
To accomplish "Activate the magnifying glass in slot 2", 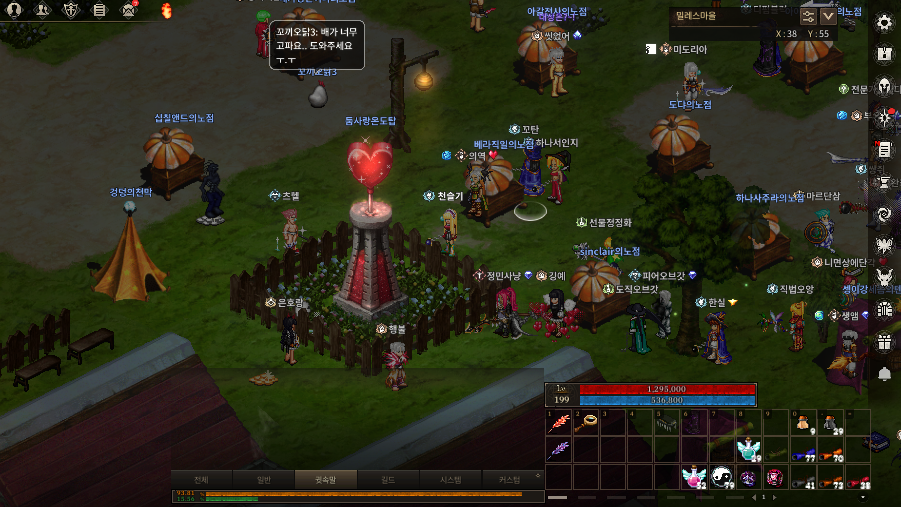I will 587,423.
